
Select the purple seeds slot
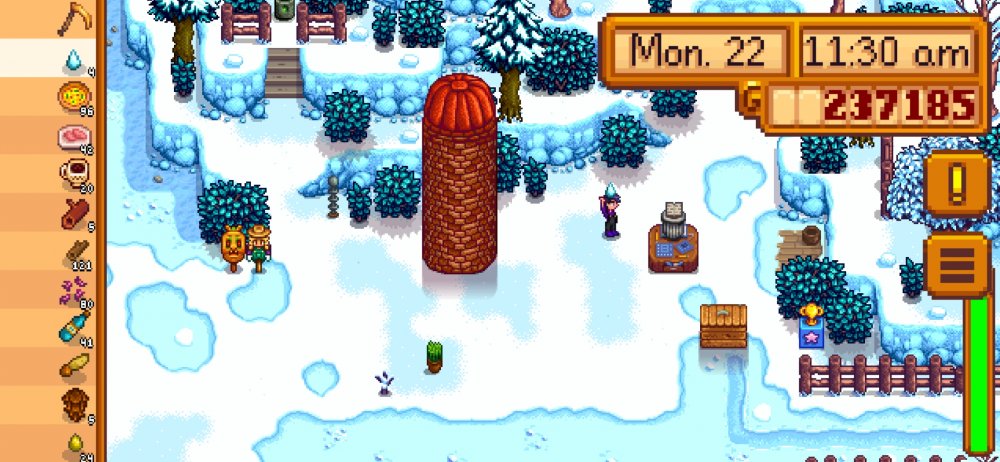pyautogui.click(x=74, y=290)
